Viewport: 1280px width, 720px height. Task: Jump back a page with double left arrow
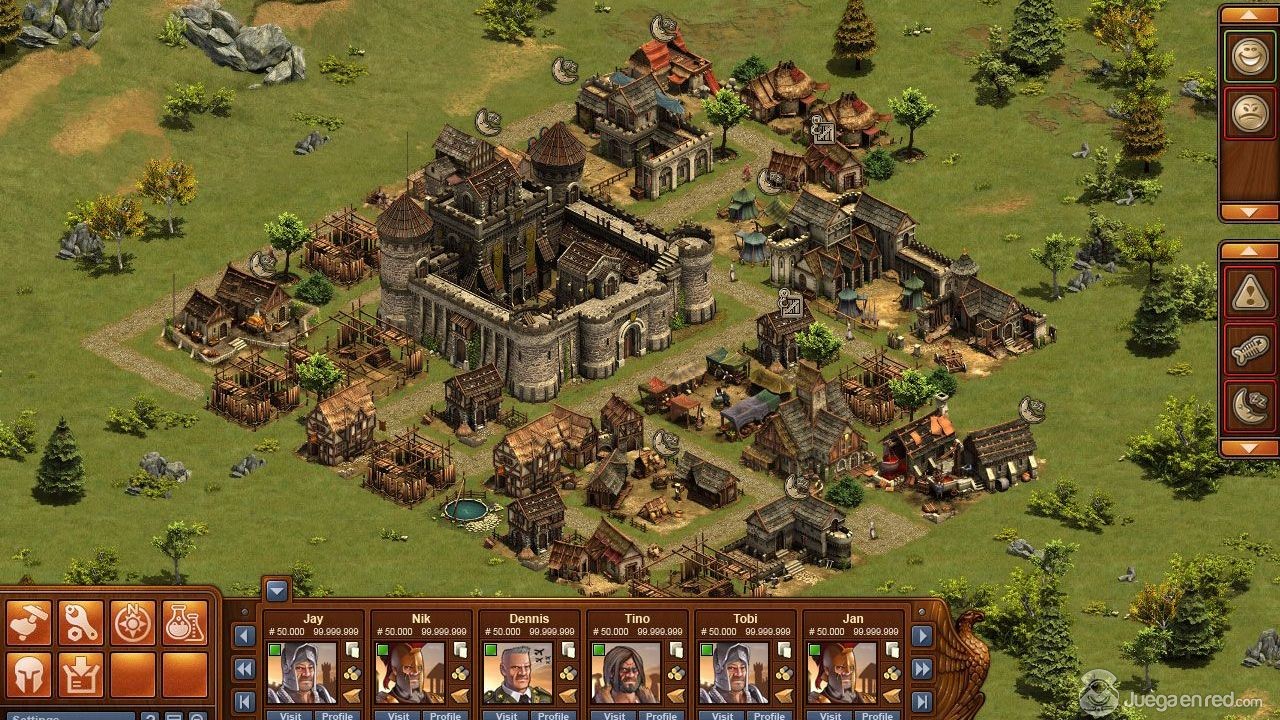tap(244, 669)
